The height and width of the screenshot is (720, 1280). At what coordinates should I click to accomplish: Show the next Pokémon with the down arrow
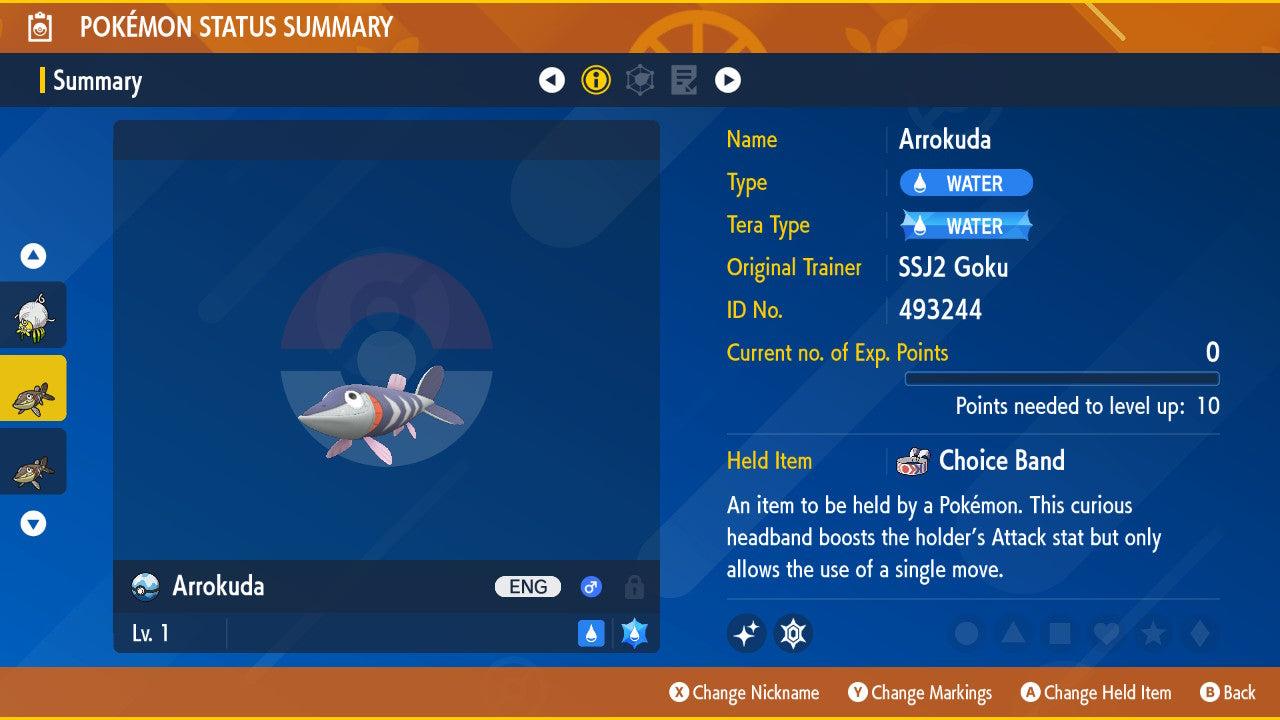[33, 523]
